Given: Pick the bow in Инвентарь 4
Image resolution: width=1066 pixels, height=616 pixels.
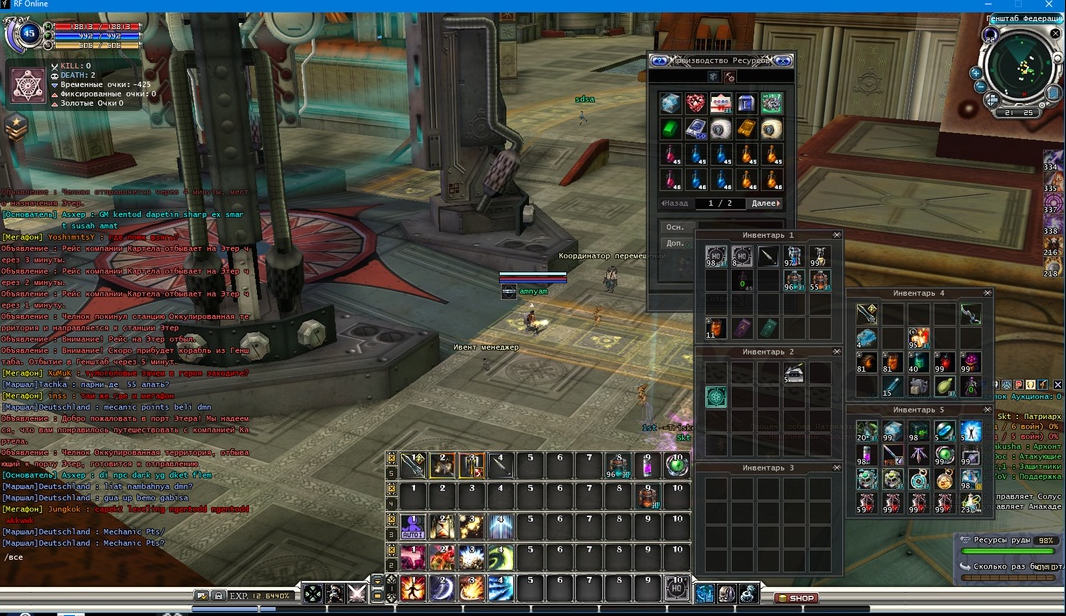Looking at the screenshot, I should tap(969, 315).
